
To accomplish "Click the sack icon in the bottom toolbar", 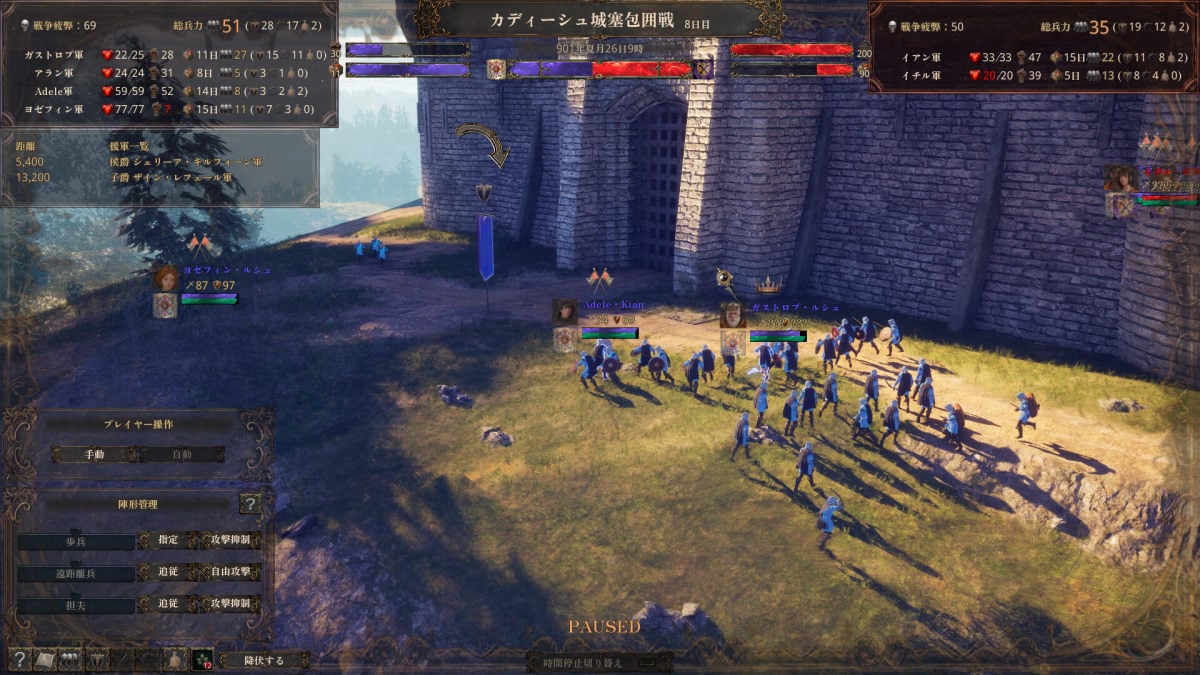I will click(x=174, y=659).
